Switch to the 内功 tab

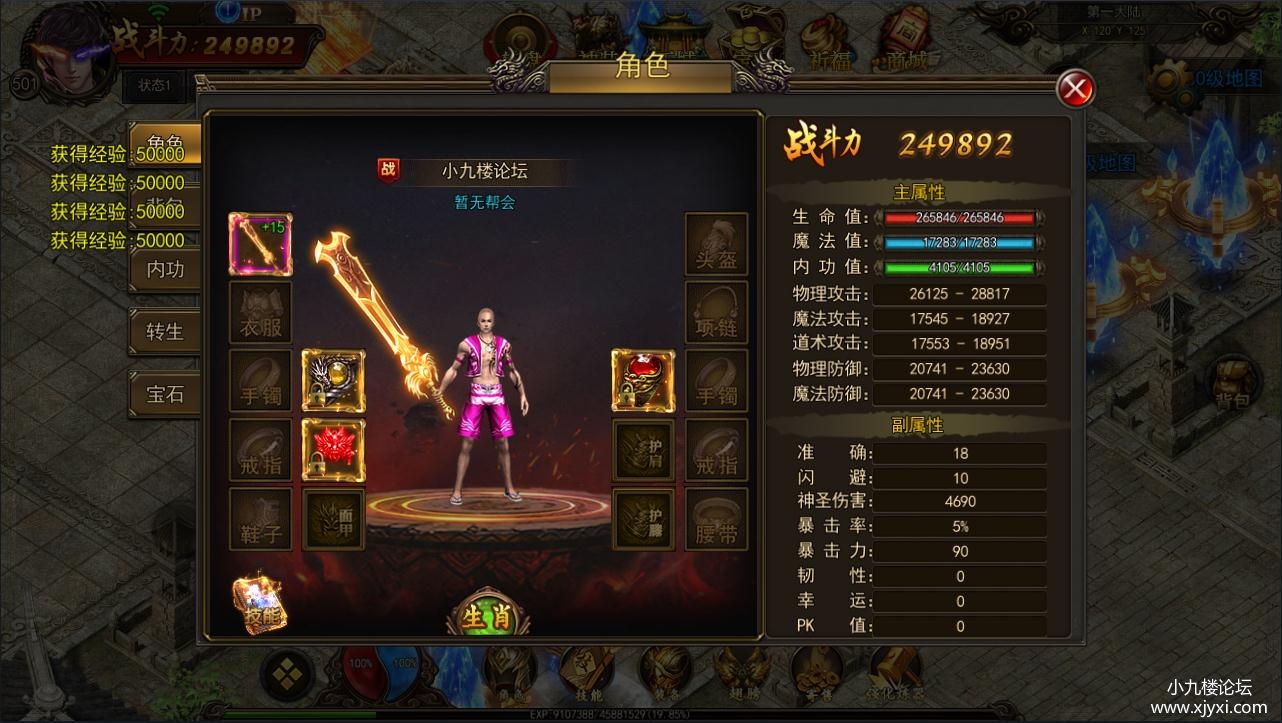pyautogui.click(x=165, y=269)
